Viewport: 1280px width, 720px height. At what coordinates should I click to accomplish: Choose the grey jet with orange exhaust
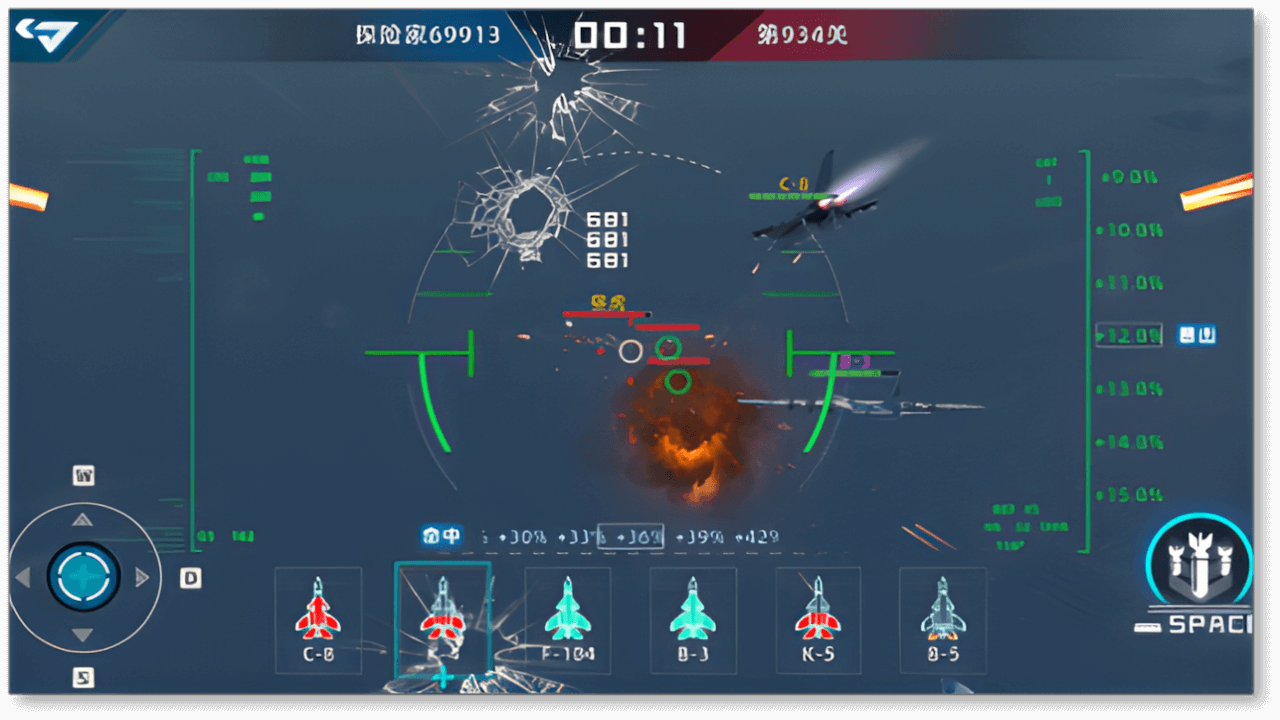(942, 619)
